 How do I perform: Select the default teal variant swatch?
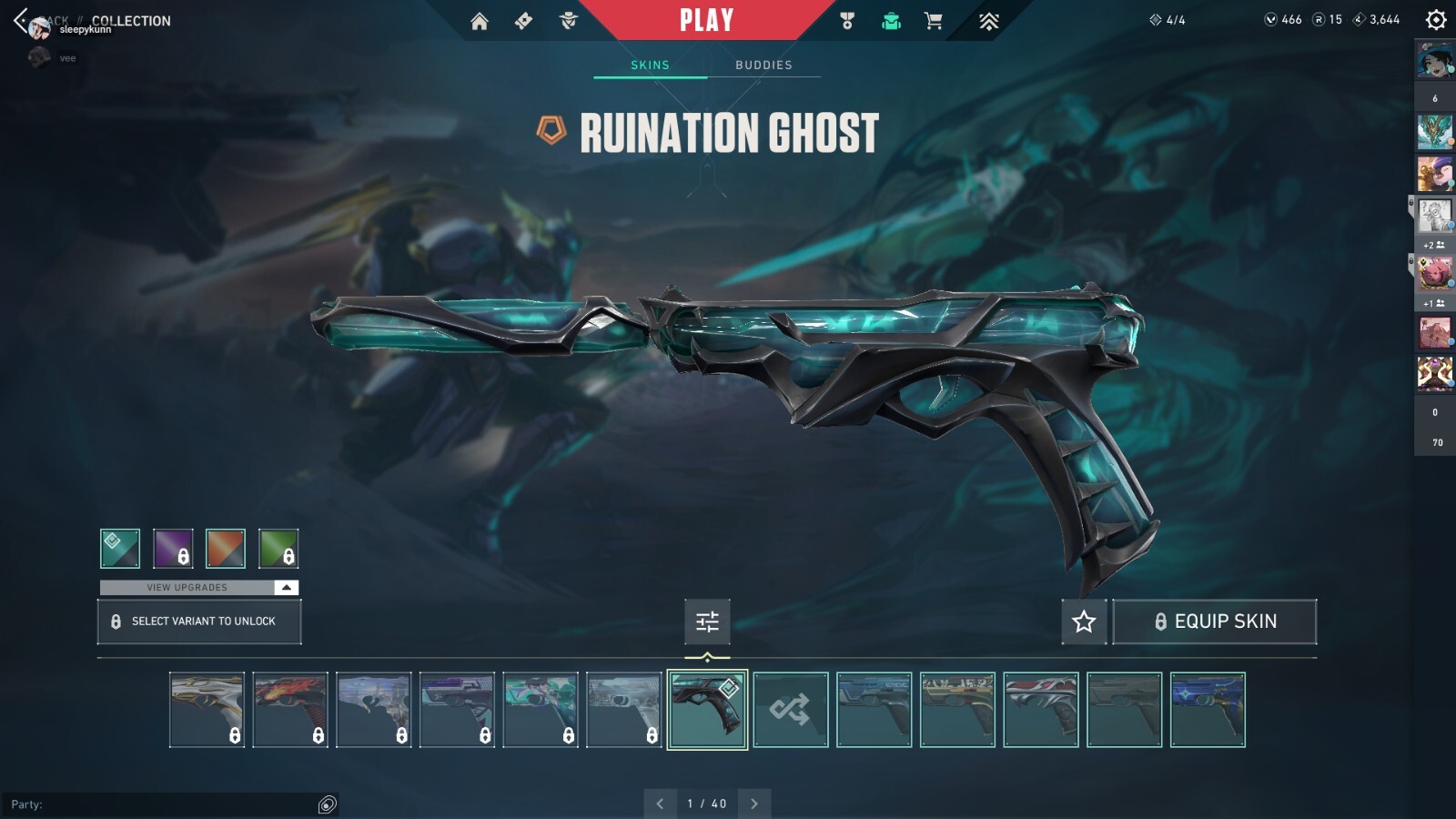click(119, 548)
